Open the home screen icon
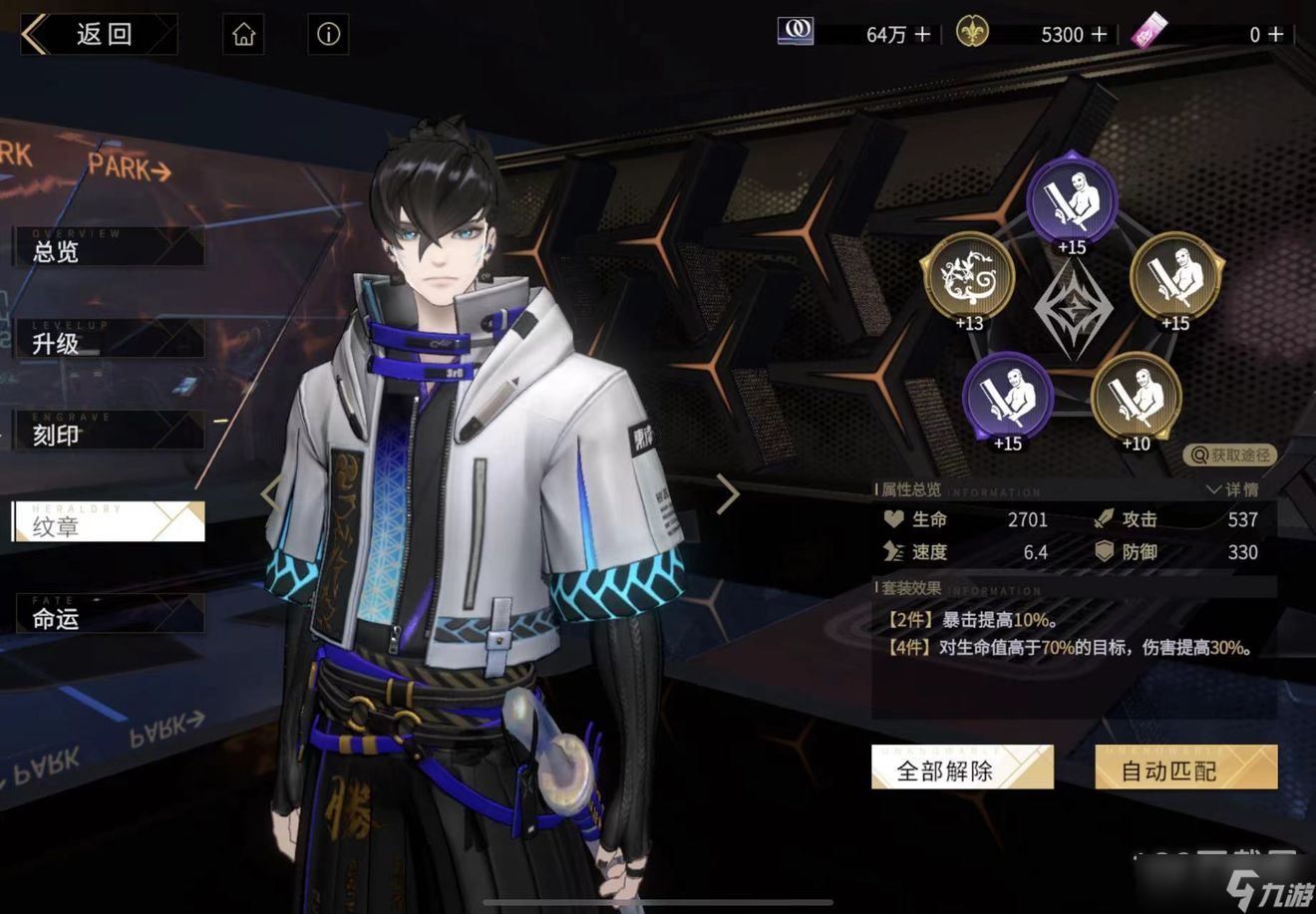 [244, 35]
